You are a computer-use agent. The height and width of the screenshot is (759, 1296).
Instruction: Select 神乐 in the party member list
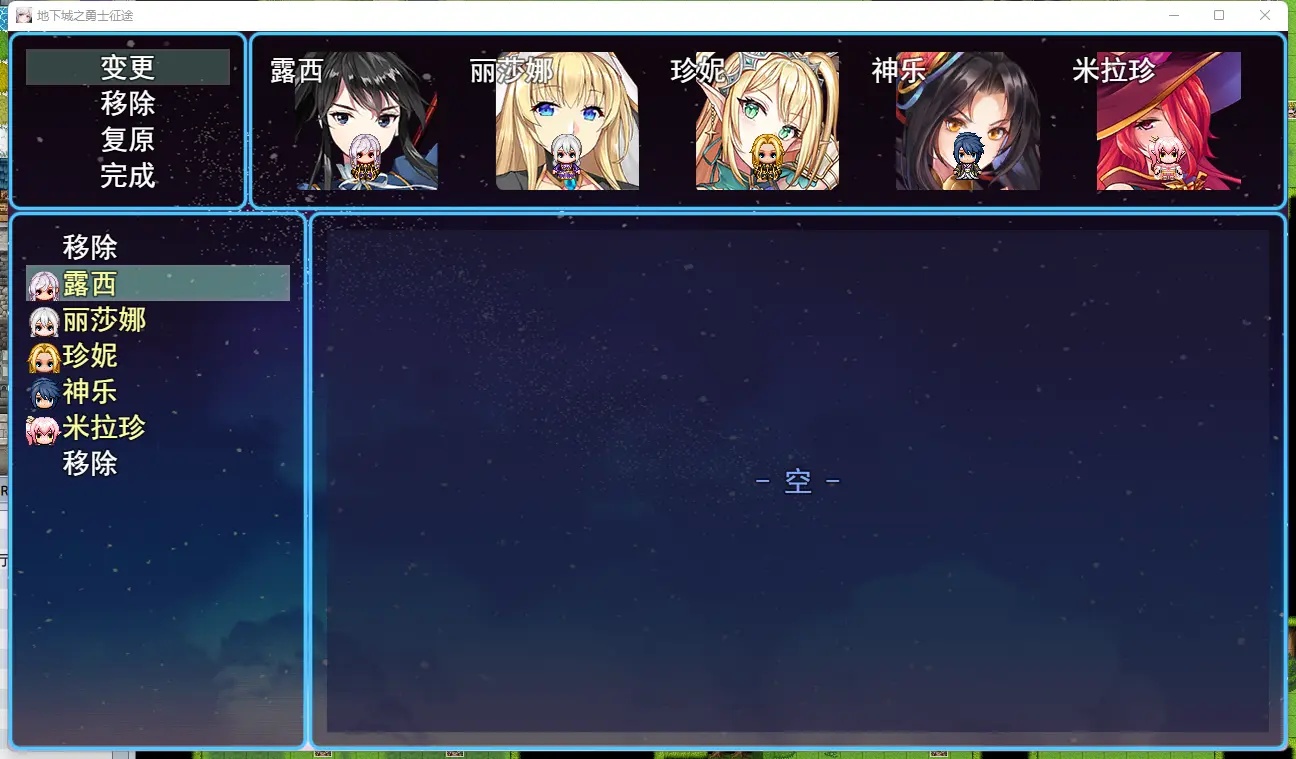(90, 392)
